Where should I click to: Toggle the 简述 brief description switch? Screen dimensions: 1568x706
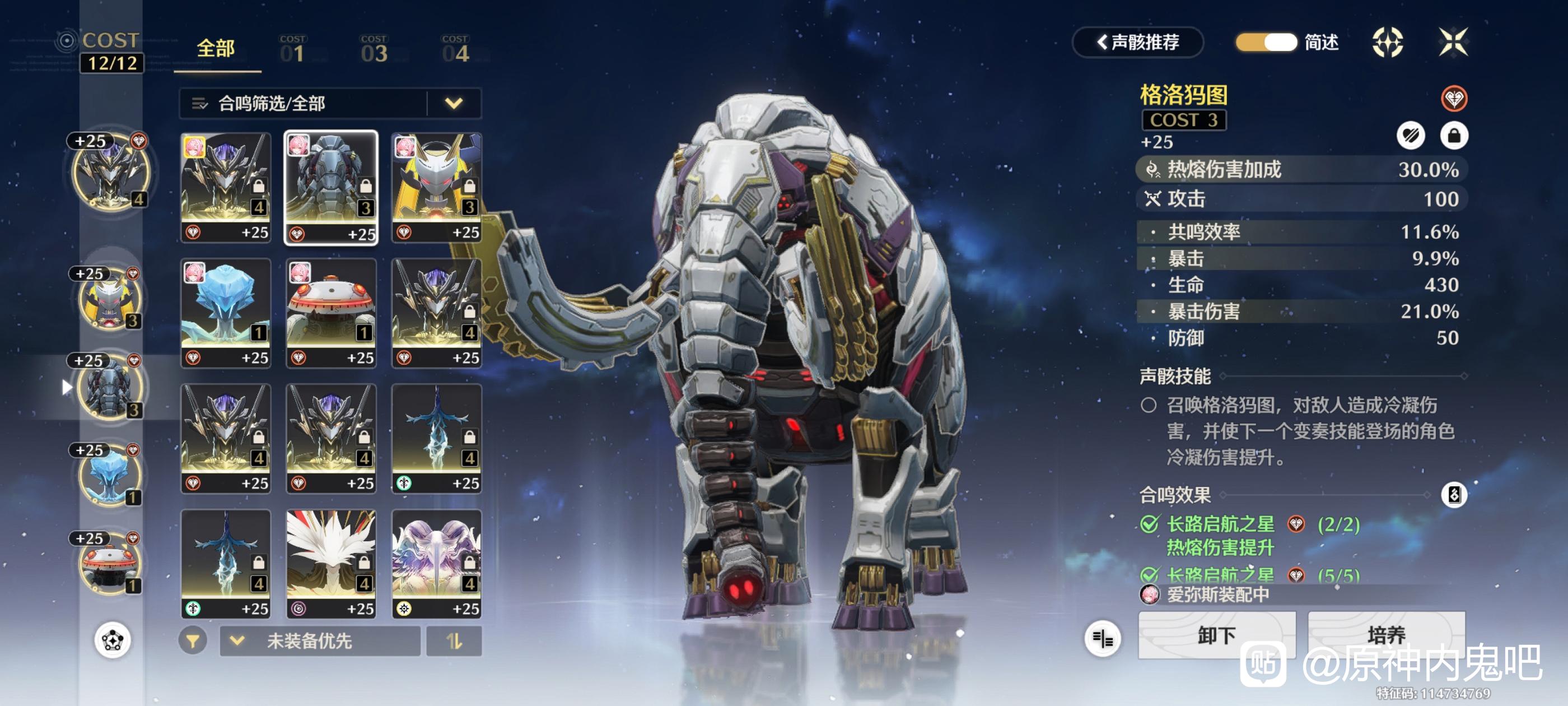1266,42
